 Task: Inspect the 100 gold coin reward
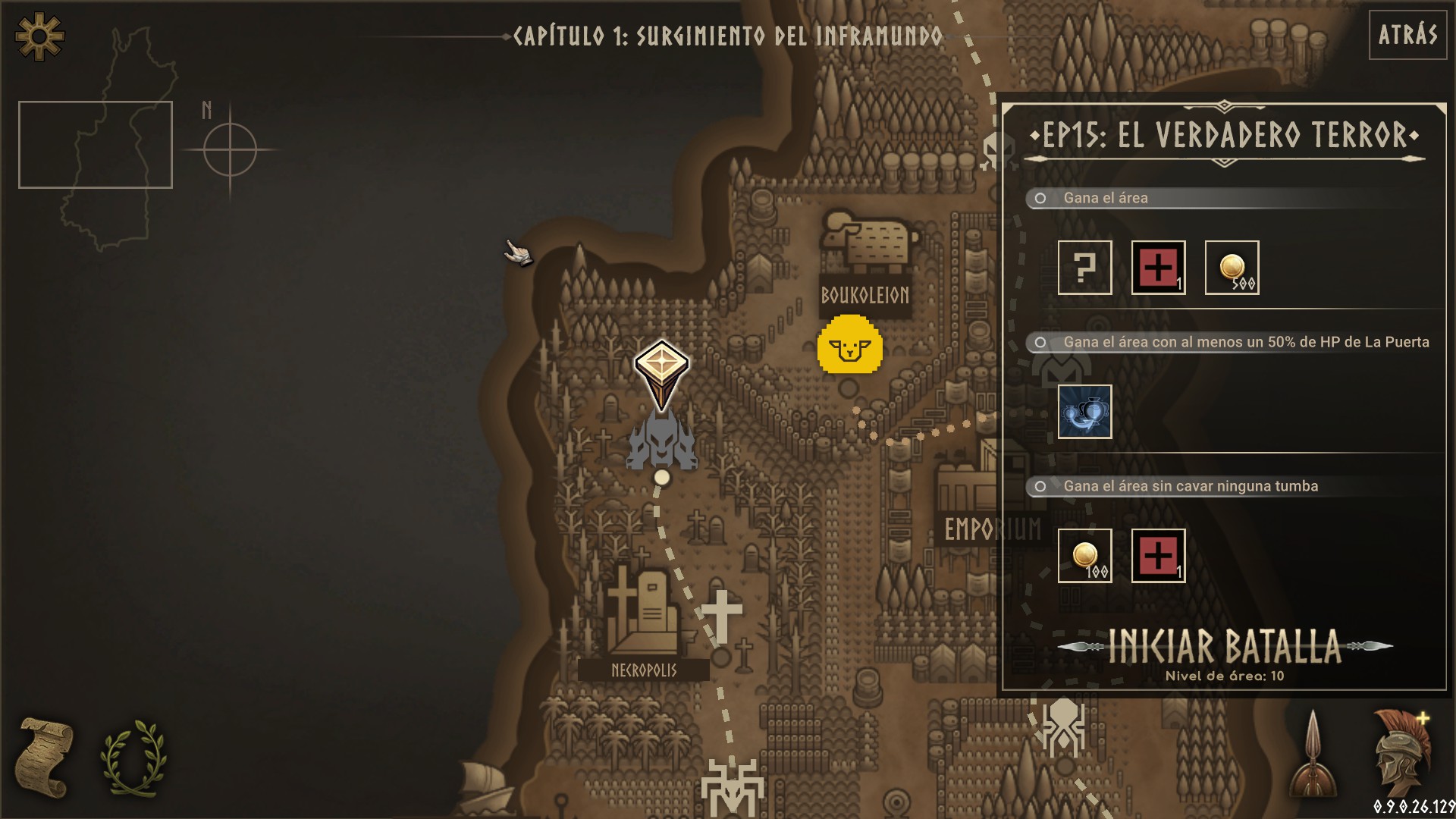[x=1084, y=556]
